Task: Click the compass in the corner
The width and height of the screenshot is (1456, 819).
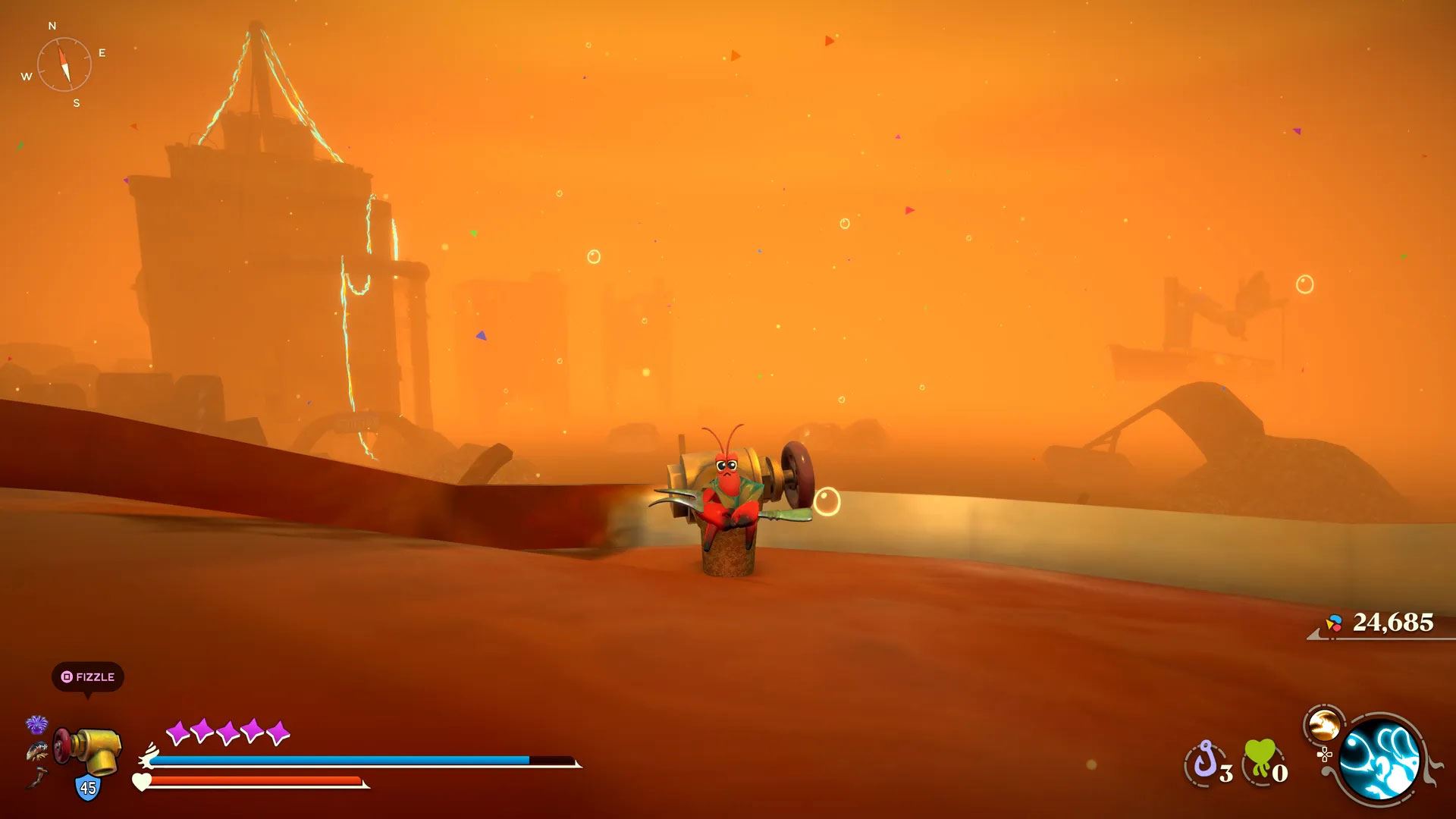Action: pos(64,64)
